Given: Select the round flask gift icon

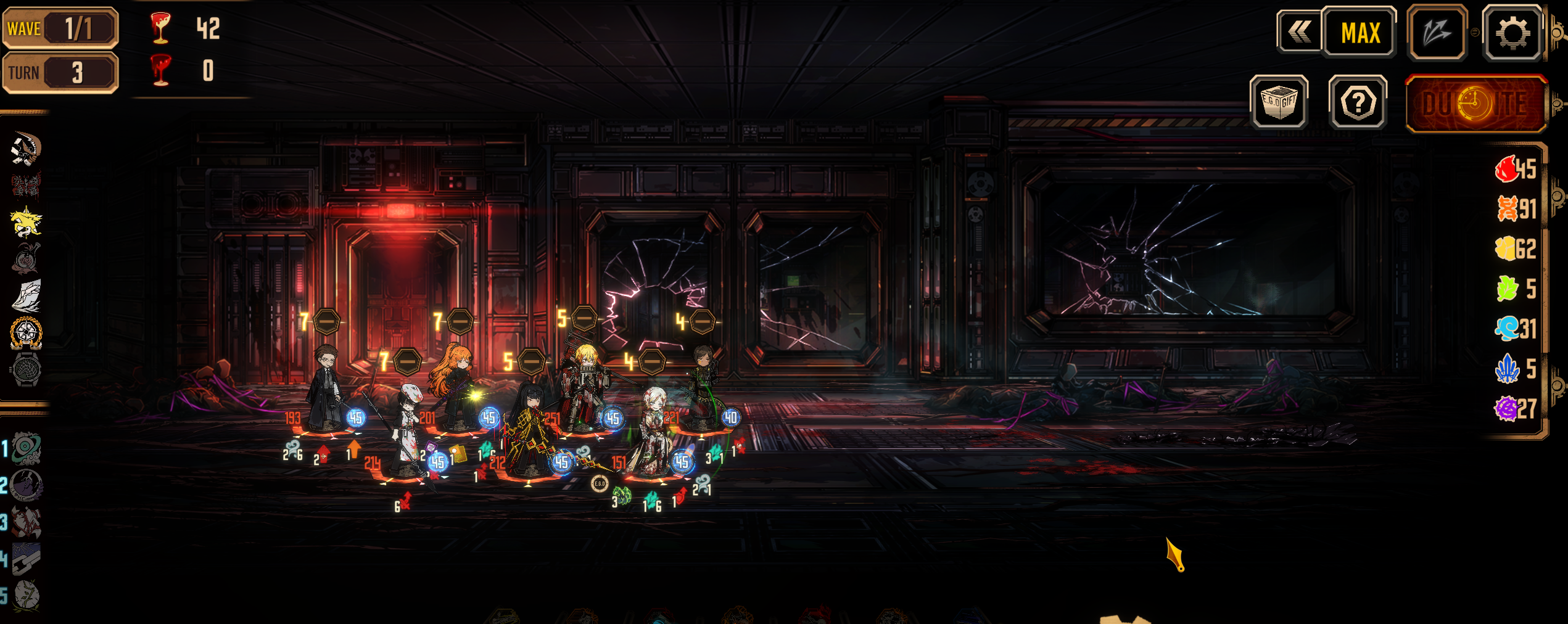Looking at the screenshot, I should point(27,258).
